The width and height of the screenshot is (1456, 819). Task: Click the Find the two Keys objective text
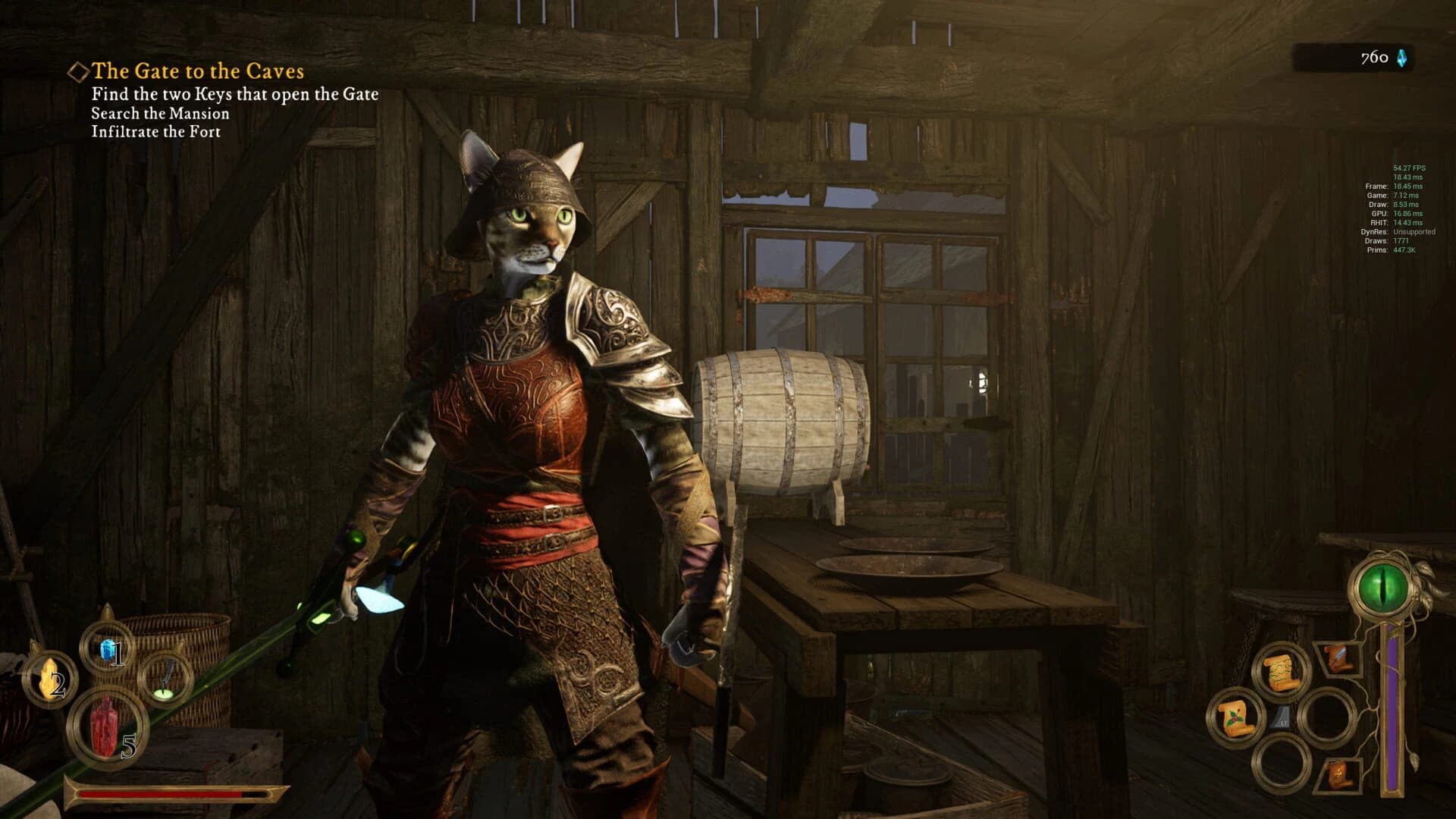point(235,94)
